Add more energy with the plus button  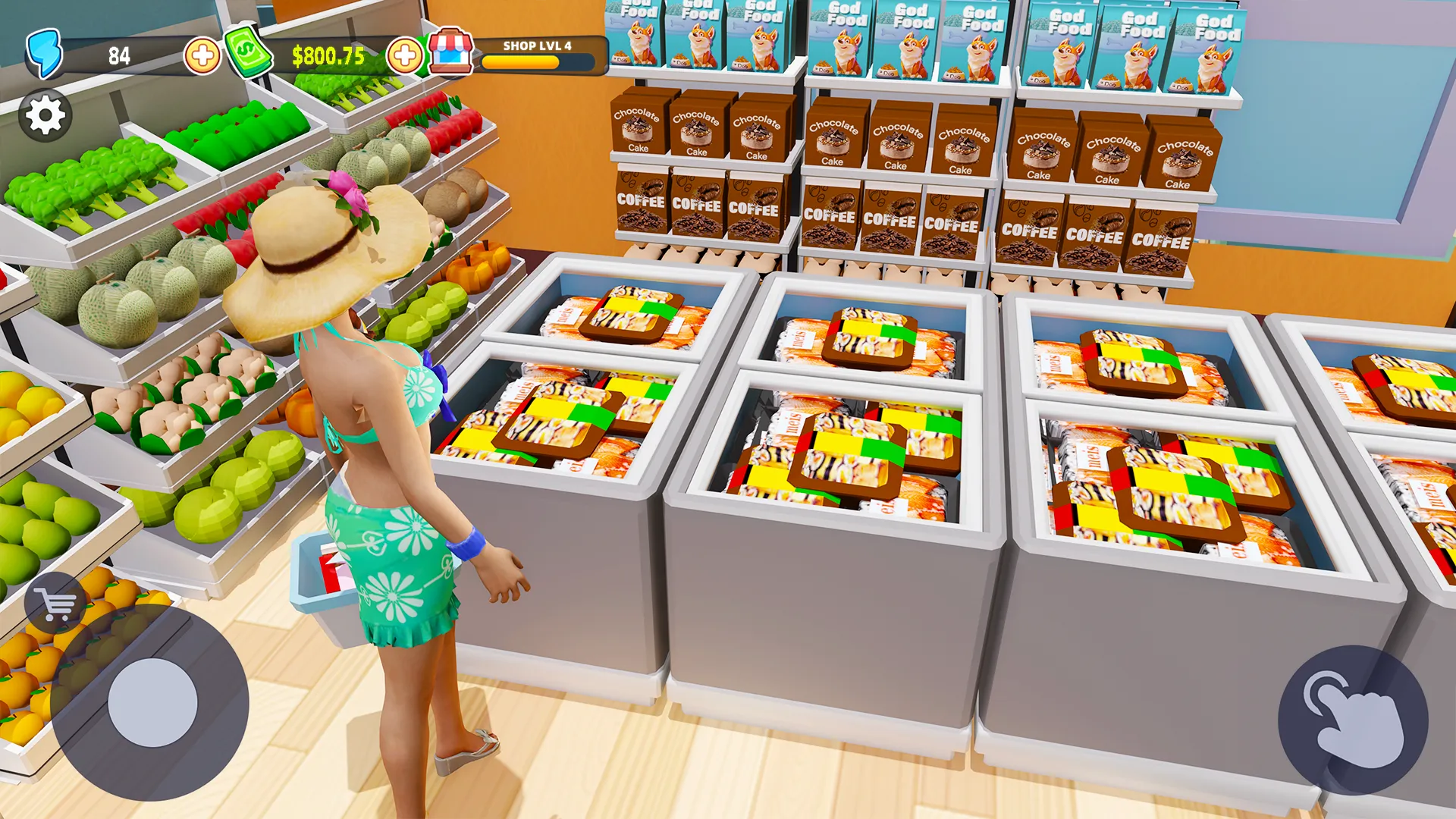(202, 55)
